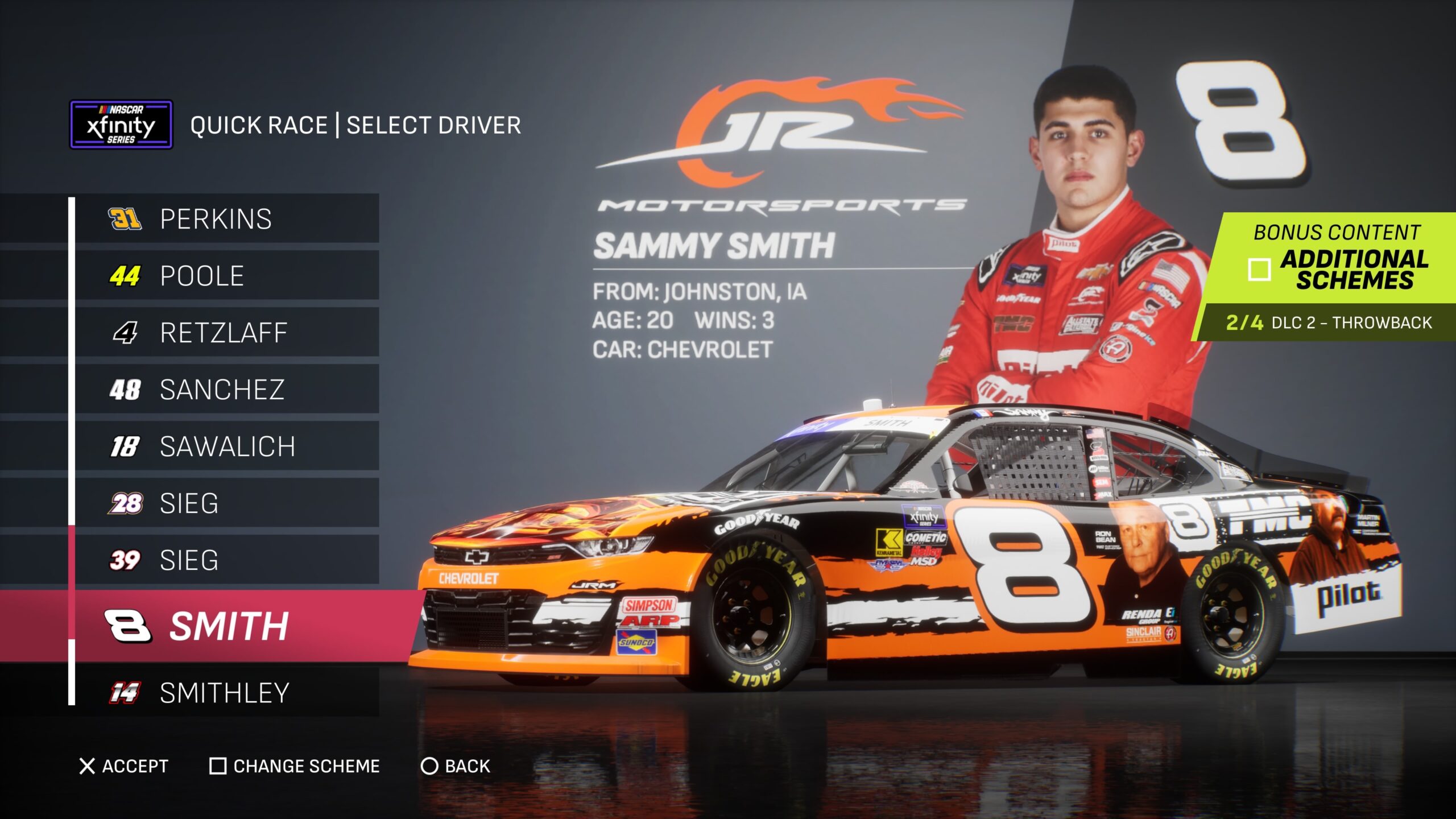The height and width of the screenshot is (819, 1456).
Task: Choose driver 14 Smithley
Action: tap(226, 693)
